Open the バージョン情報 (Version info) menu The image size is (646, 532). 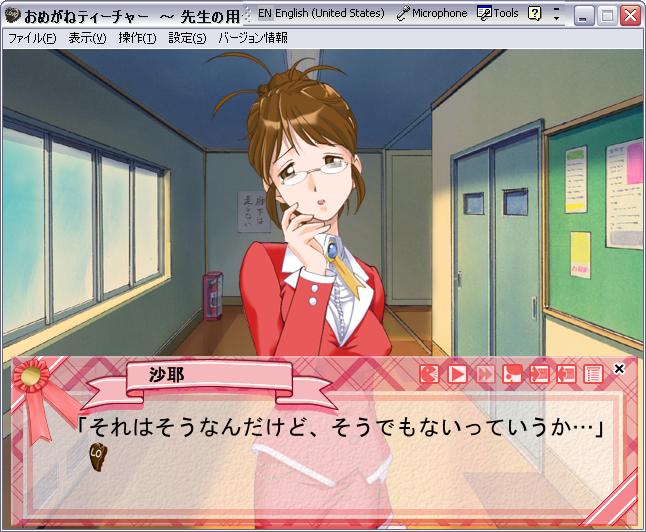point(252,38)
